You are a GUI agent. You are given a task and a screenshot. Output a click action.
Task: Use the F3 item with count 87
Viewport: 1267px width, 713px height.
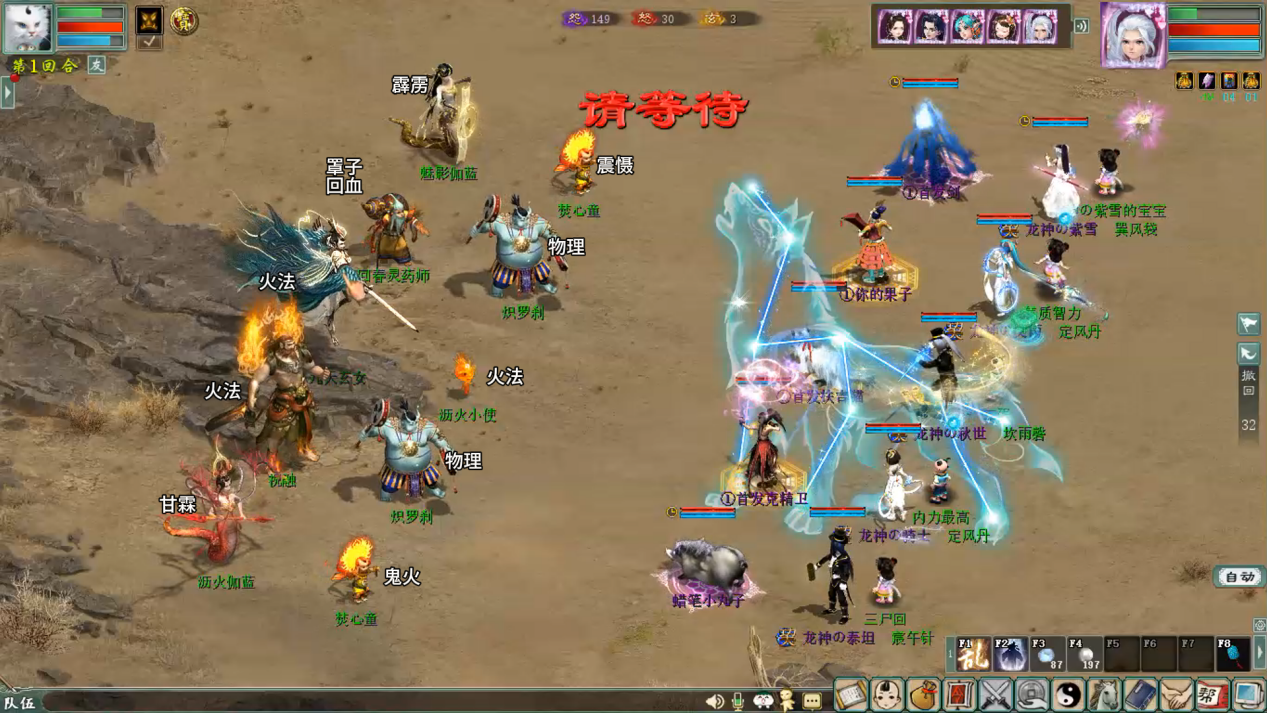coord(1047,654)
